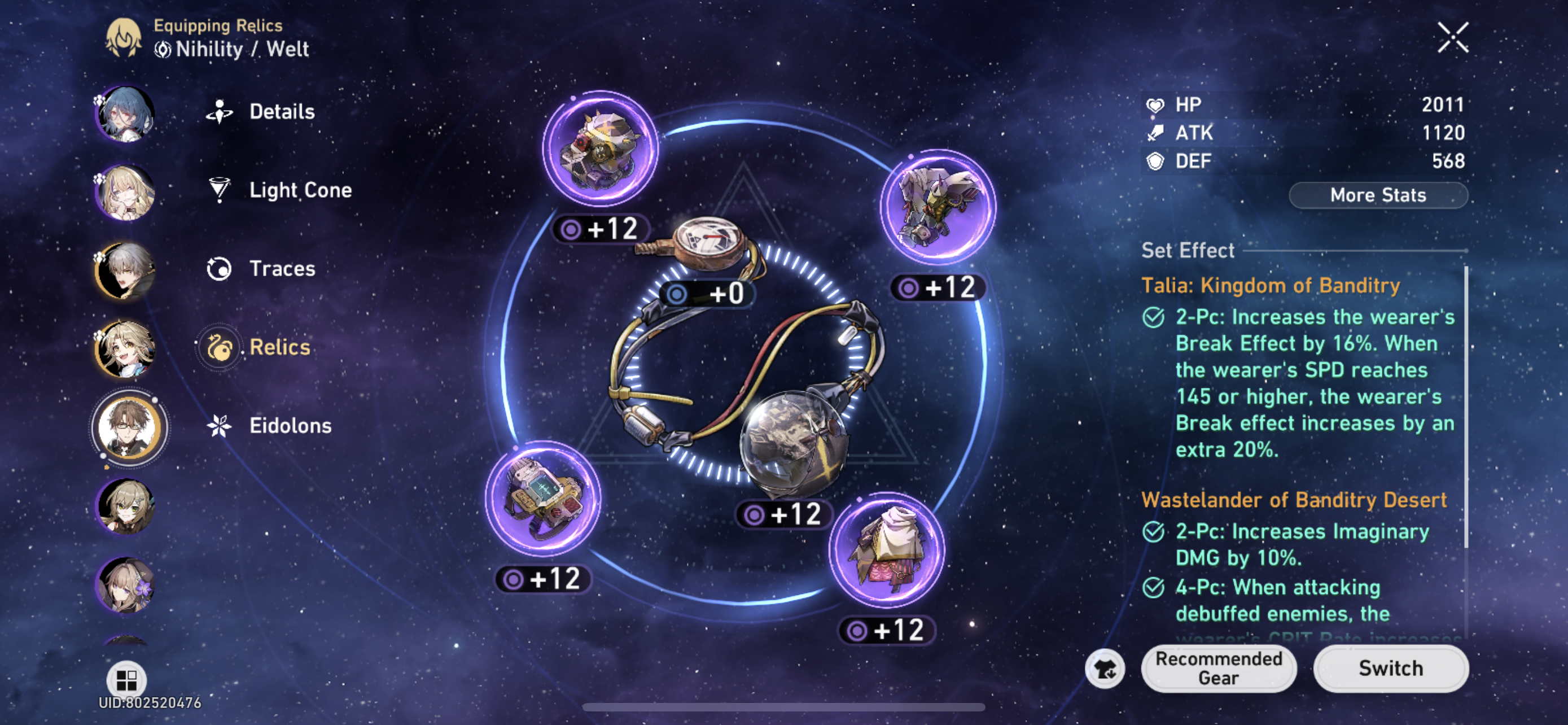Viewport: 1568px width, 725px height.
Task: Open Recommended Gear
Action: pos(1219,668)
